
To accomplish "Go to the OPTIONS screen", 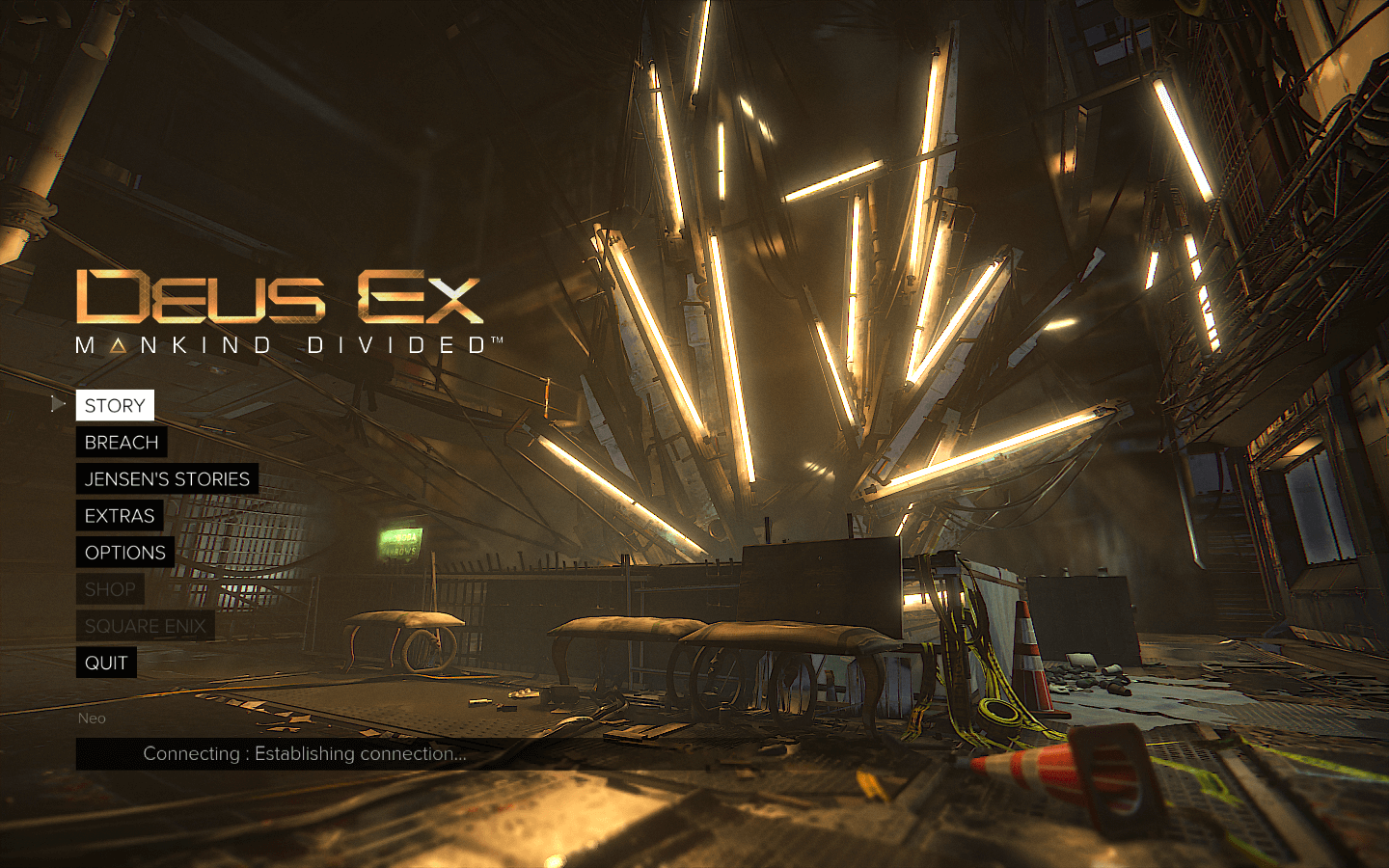I will [x=125, y=553].
